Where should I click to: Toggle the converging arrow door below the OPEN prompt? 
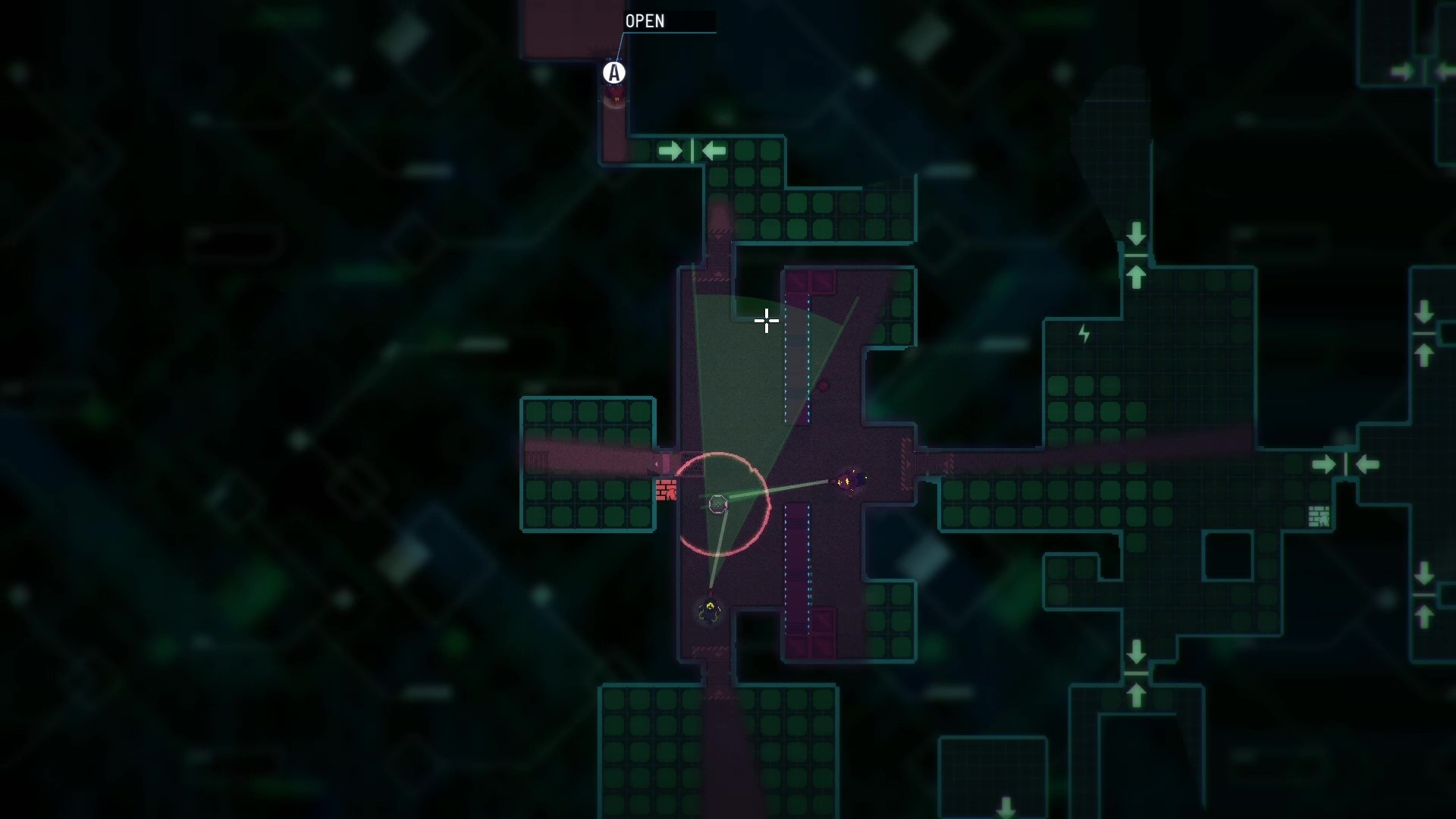(692, 150)
